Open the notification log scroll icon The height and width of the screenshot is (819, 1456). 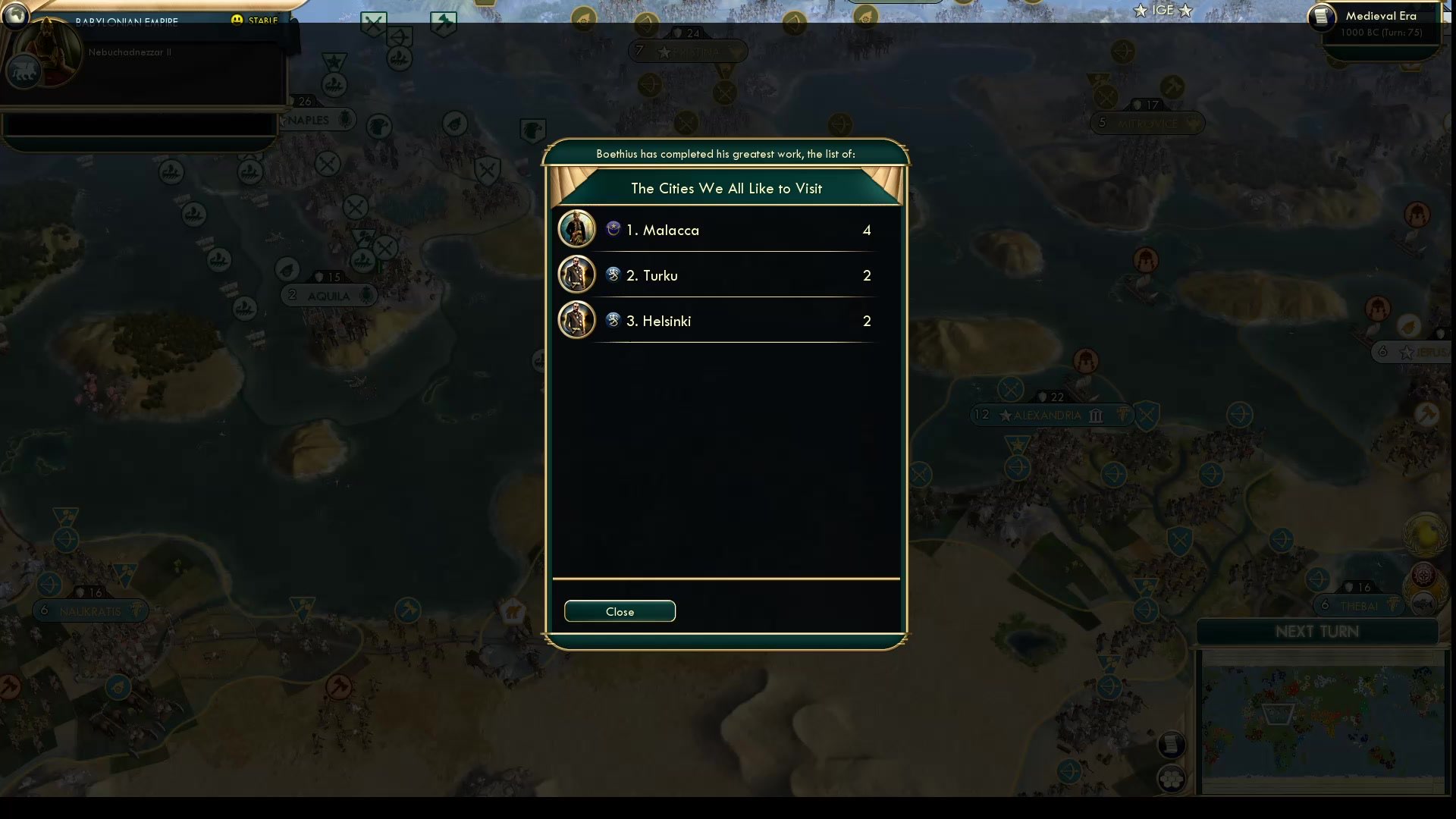pos(1172,744)
